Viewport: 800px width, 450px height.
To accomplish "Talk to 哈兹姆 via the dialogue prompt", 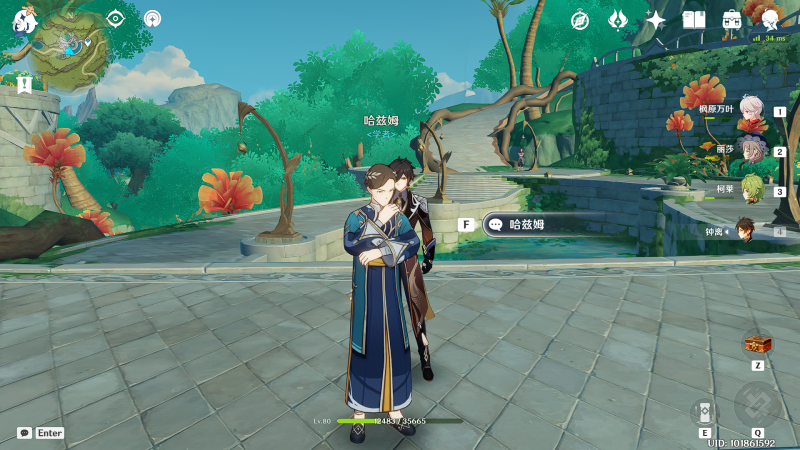I will (530, 225).
